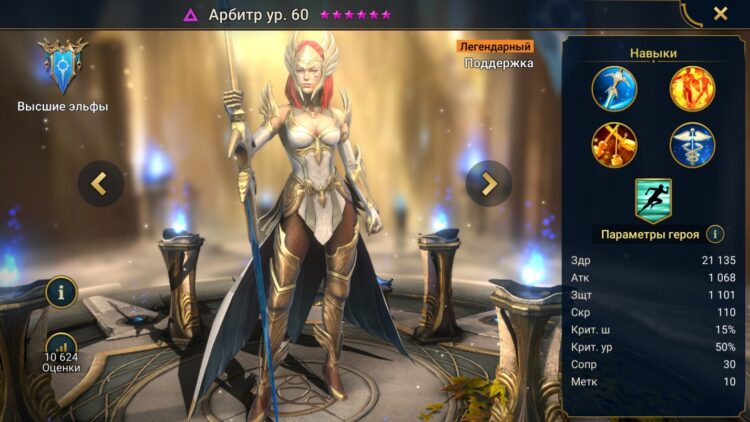Select the running figure aura icon

(x=653, y=199)
